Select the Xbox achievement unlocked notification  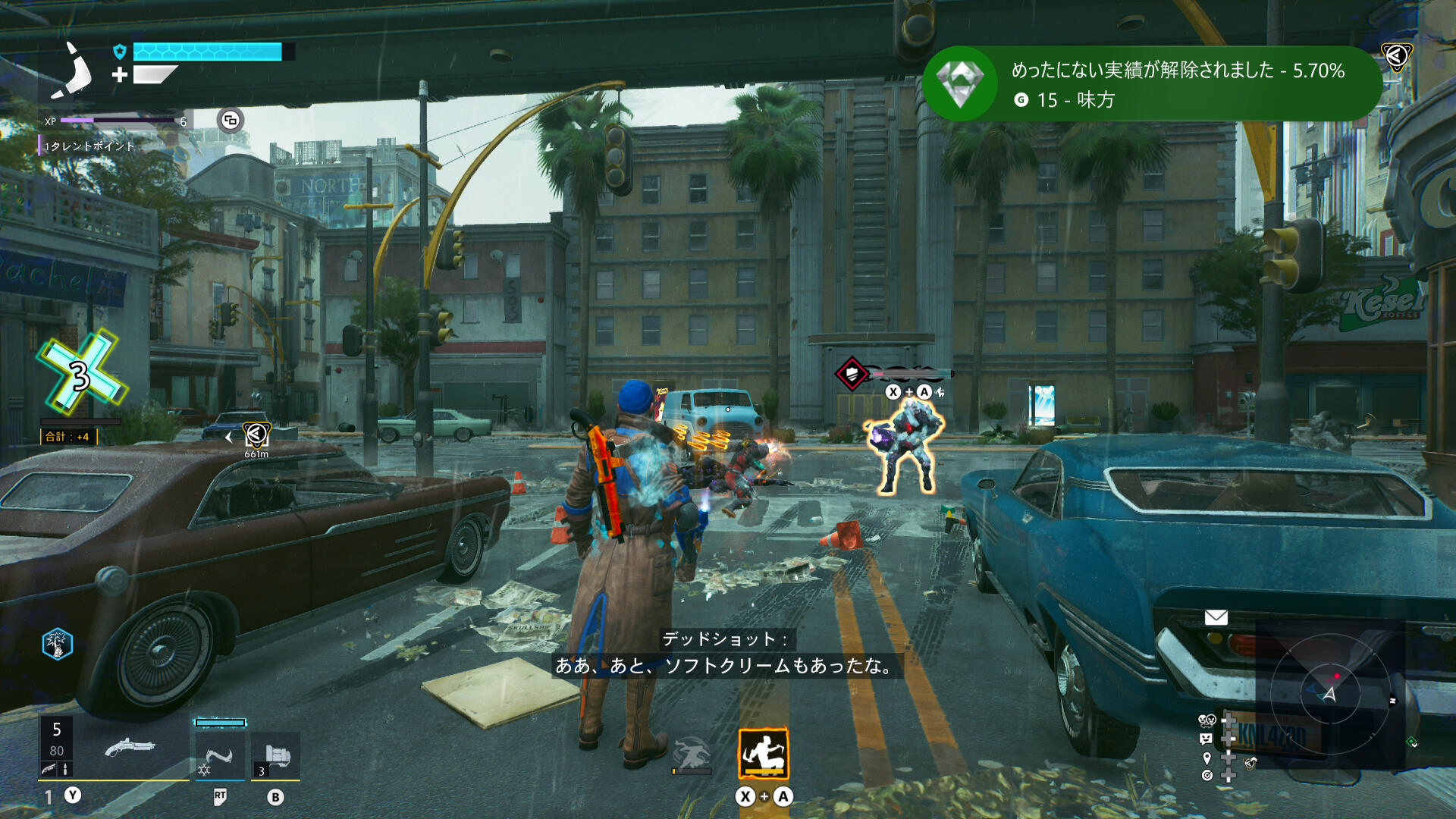pos(1151,84)
